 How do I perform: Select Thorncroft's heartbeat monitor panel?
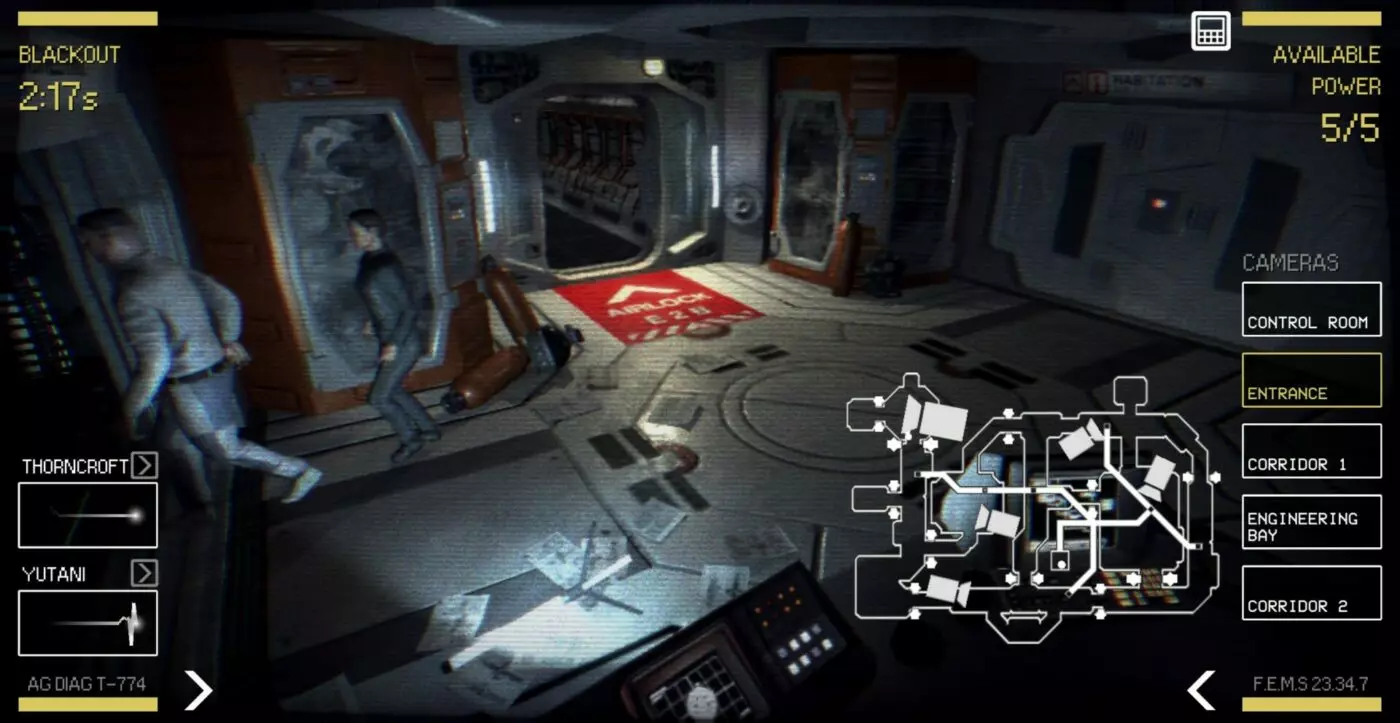88,515
